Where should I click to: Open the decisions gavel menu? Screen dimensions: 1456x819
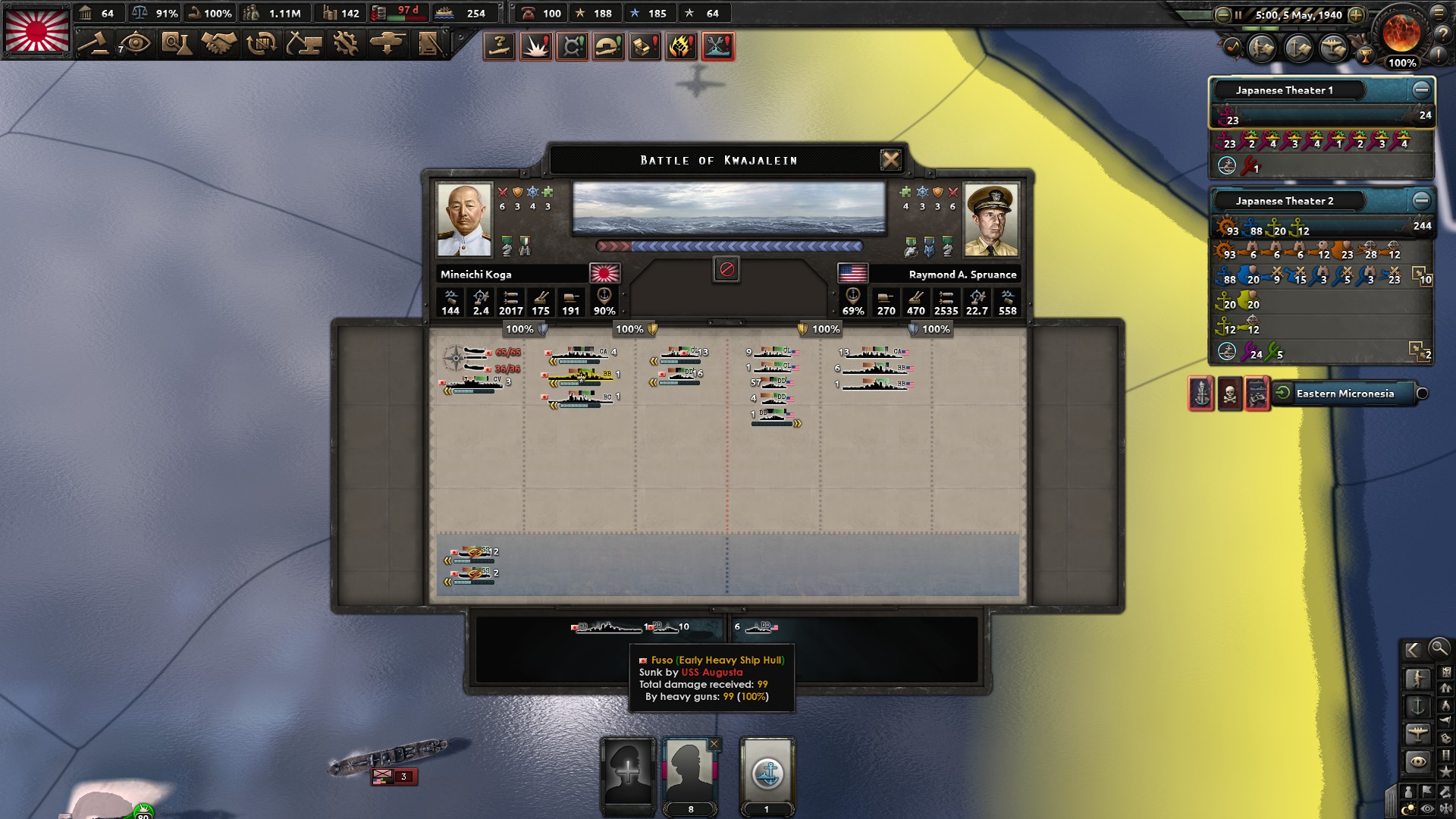[x=93, y=43]
